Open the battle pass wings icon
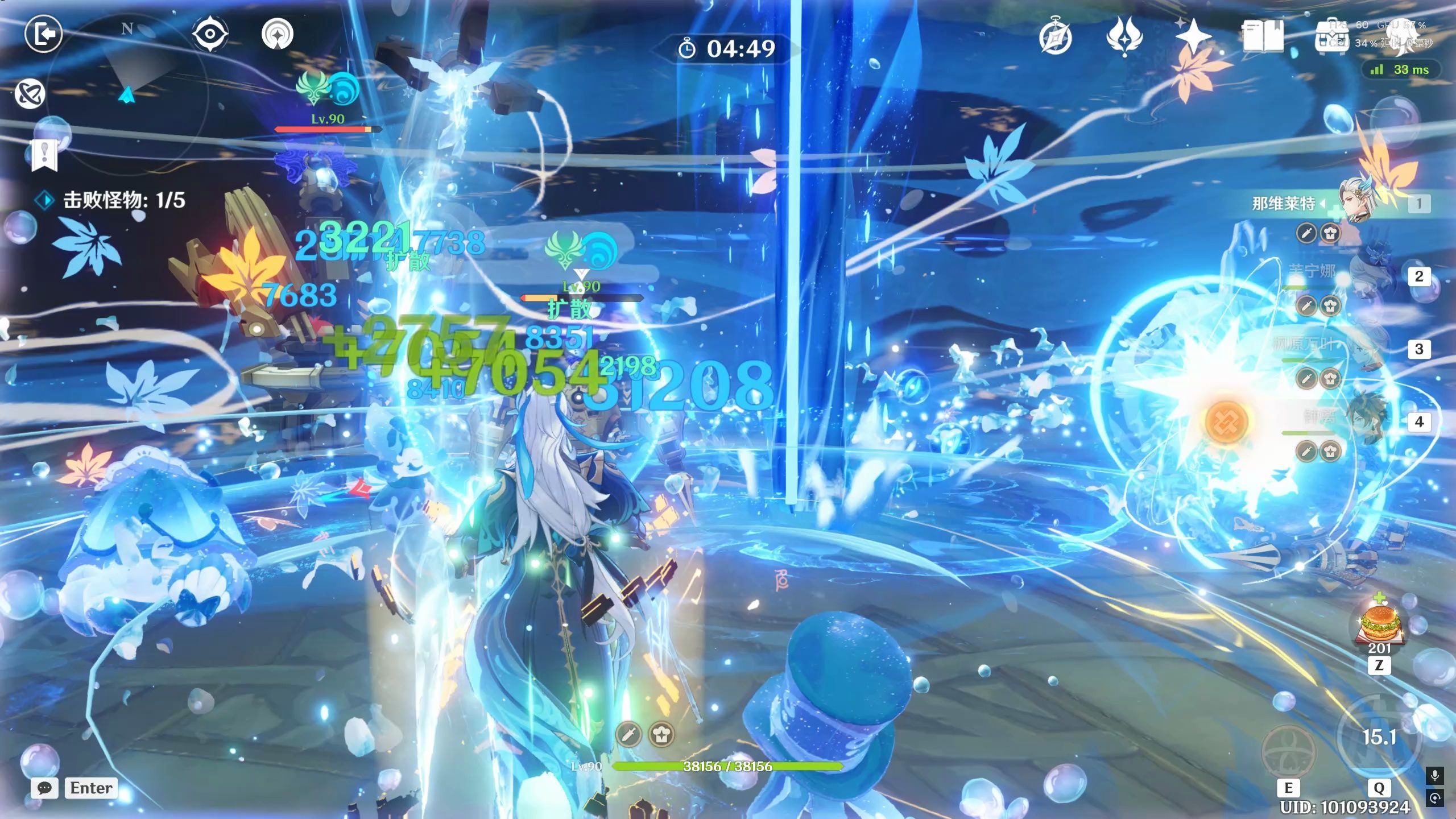The image size is (1456, 819). (1124, 36)
